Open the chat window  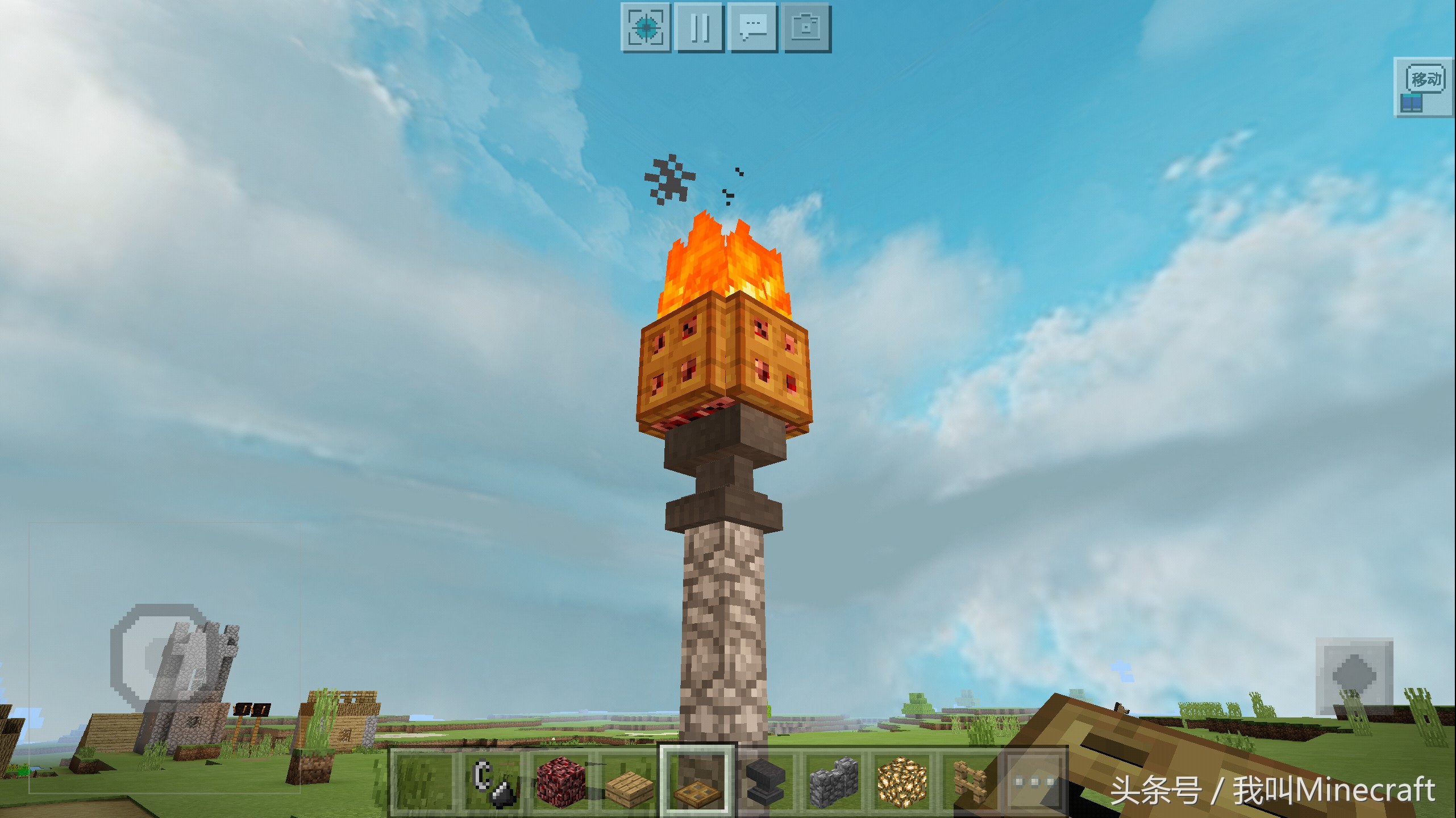click(x=753, y=27)
